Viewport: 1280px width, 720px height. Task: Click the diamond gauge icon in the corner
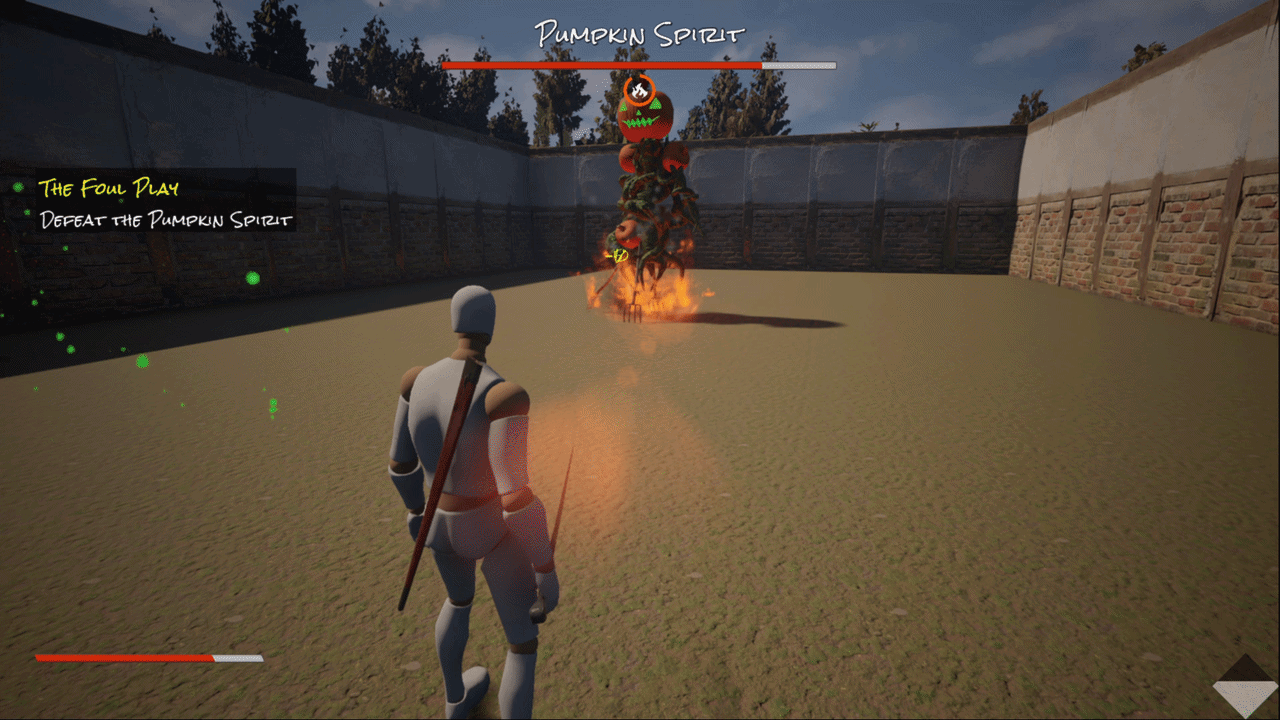[1245, 686]
